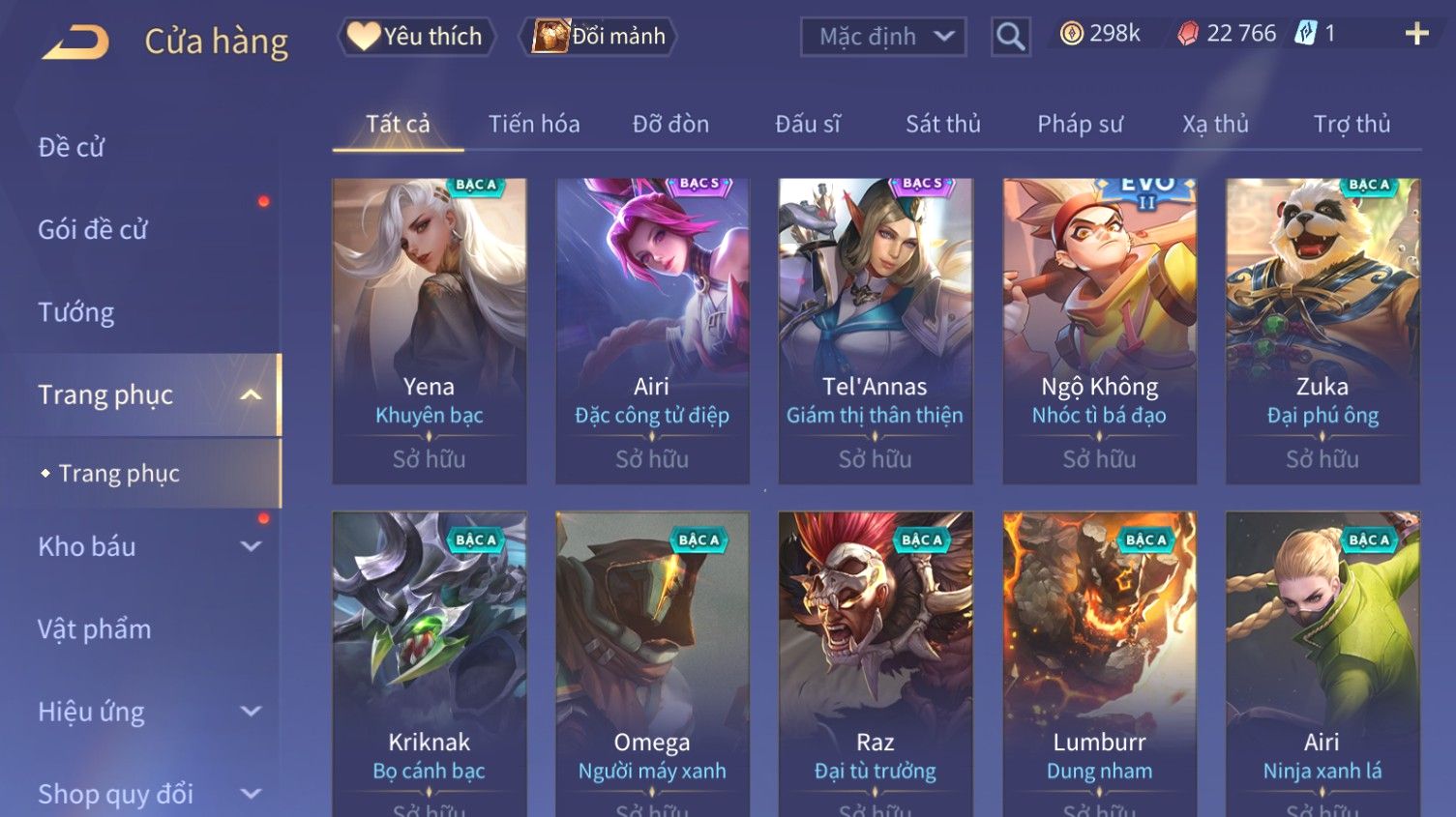Open the Tướng heroes section
Screen dimensions: 1456x817
tap(76, 312)
